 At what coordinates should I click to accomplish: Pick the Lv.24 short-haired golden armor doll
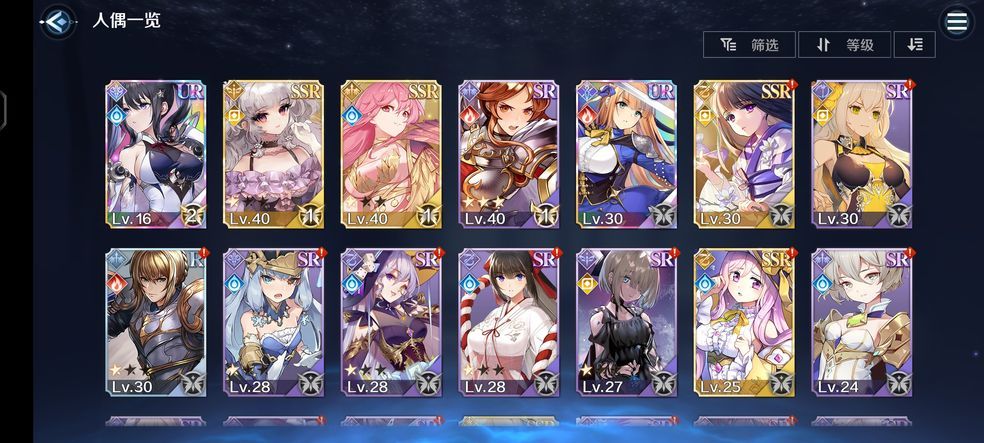pos(862,322)
